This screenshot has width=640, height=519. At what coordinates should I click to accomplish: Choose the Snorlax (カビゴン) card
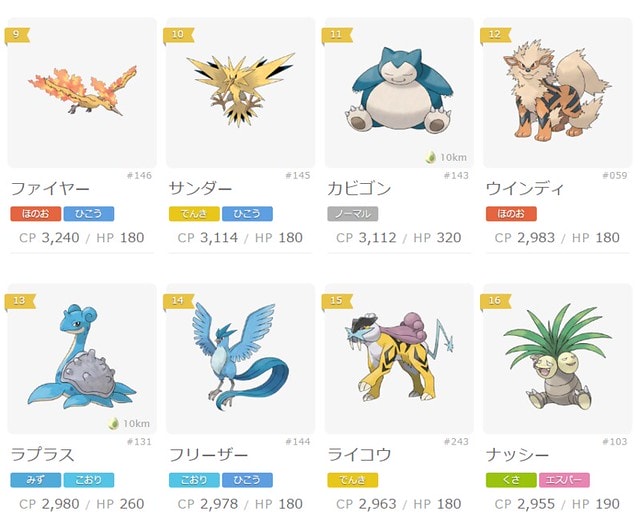tap(398, 92)
